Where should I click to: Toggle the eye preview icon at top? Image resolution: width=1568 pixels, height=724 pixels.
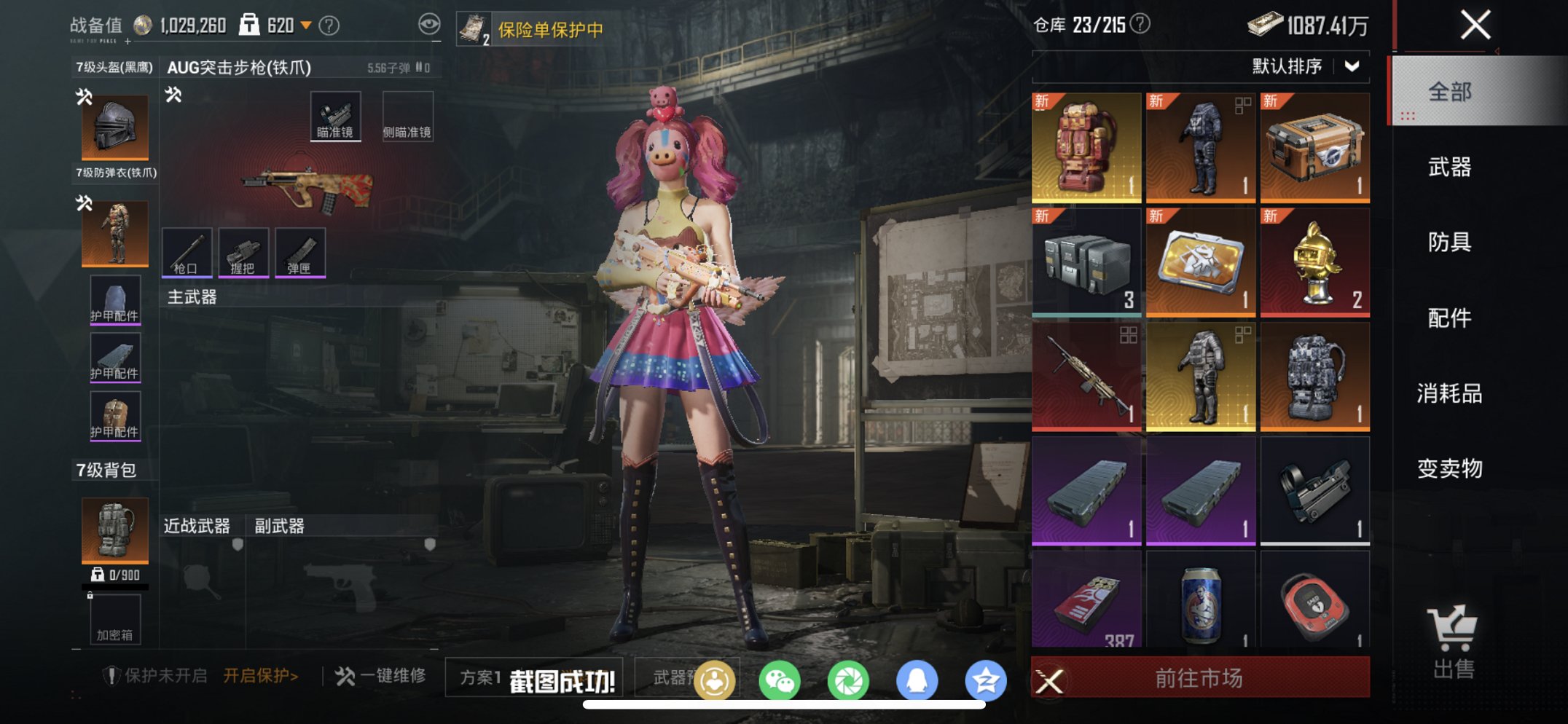[x=428, y=23]
